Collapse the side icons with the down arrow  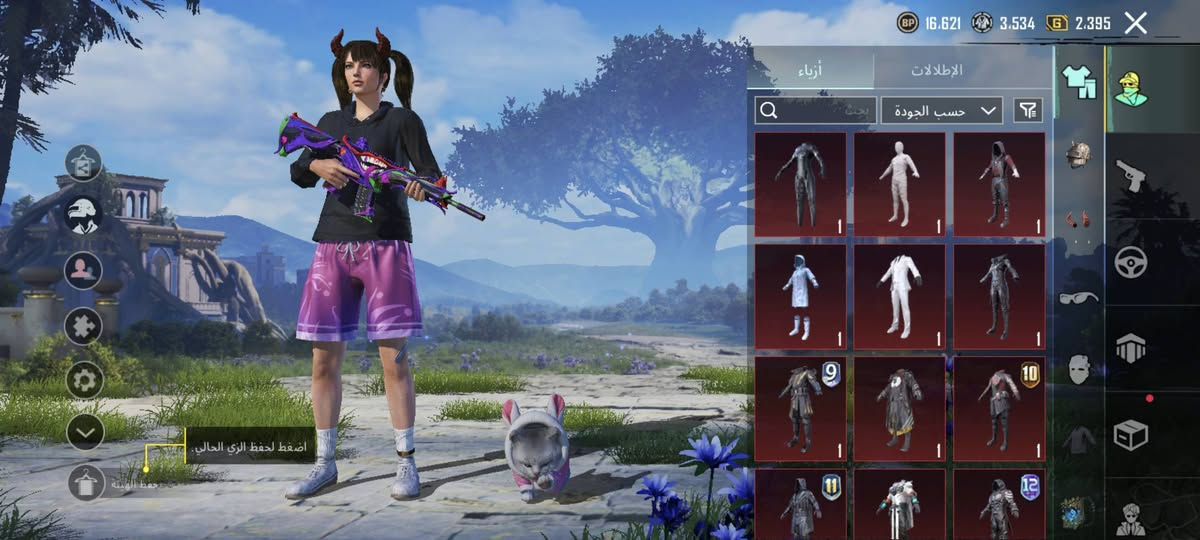[x=85, y=432]
